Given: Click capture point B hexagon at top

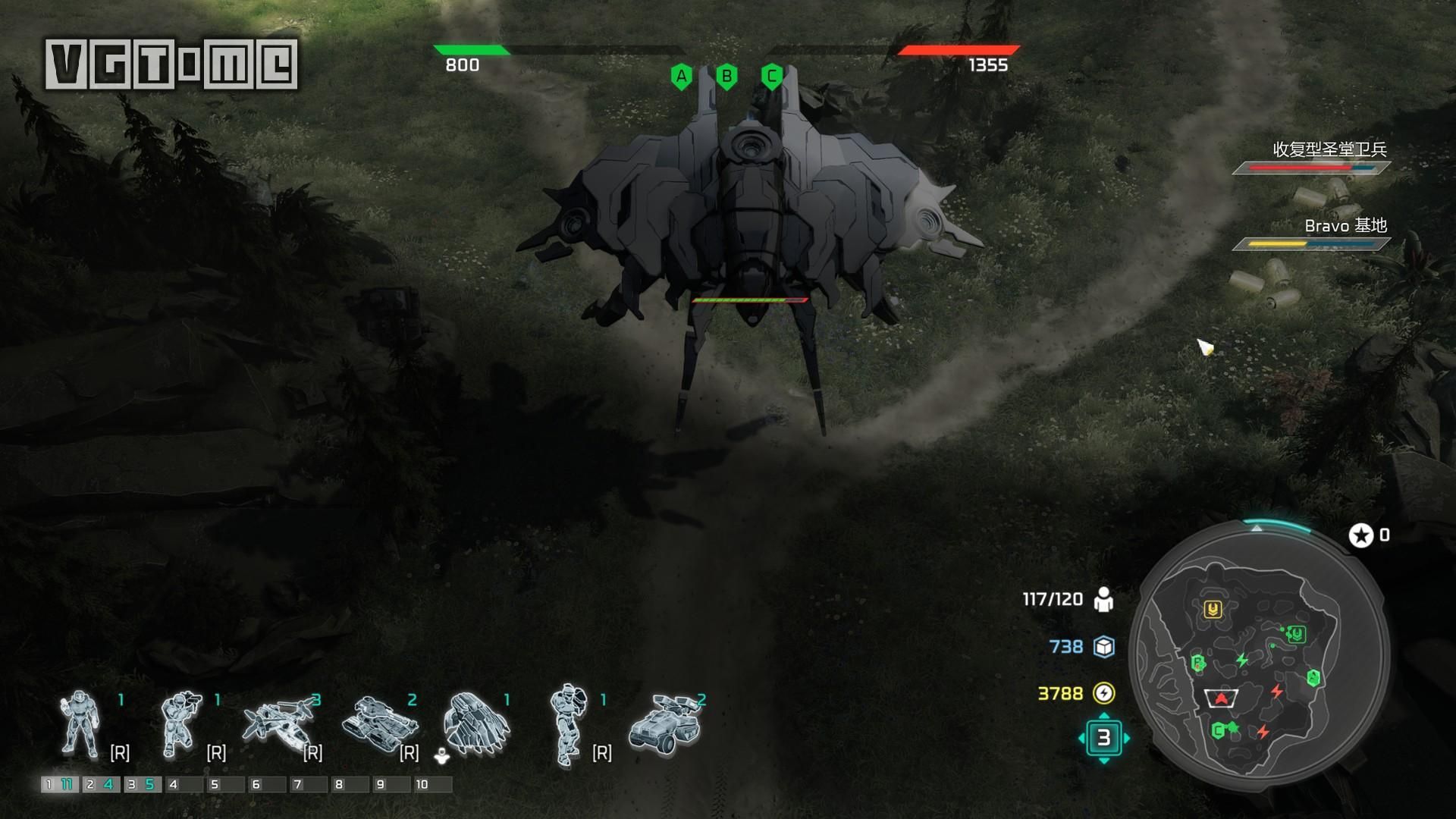Looking at the screenshot, I should (x=726, y=77).
